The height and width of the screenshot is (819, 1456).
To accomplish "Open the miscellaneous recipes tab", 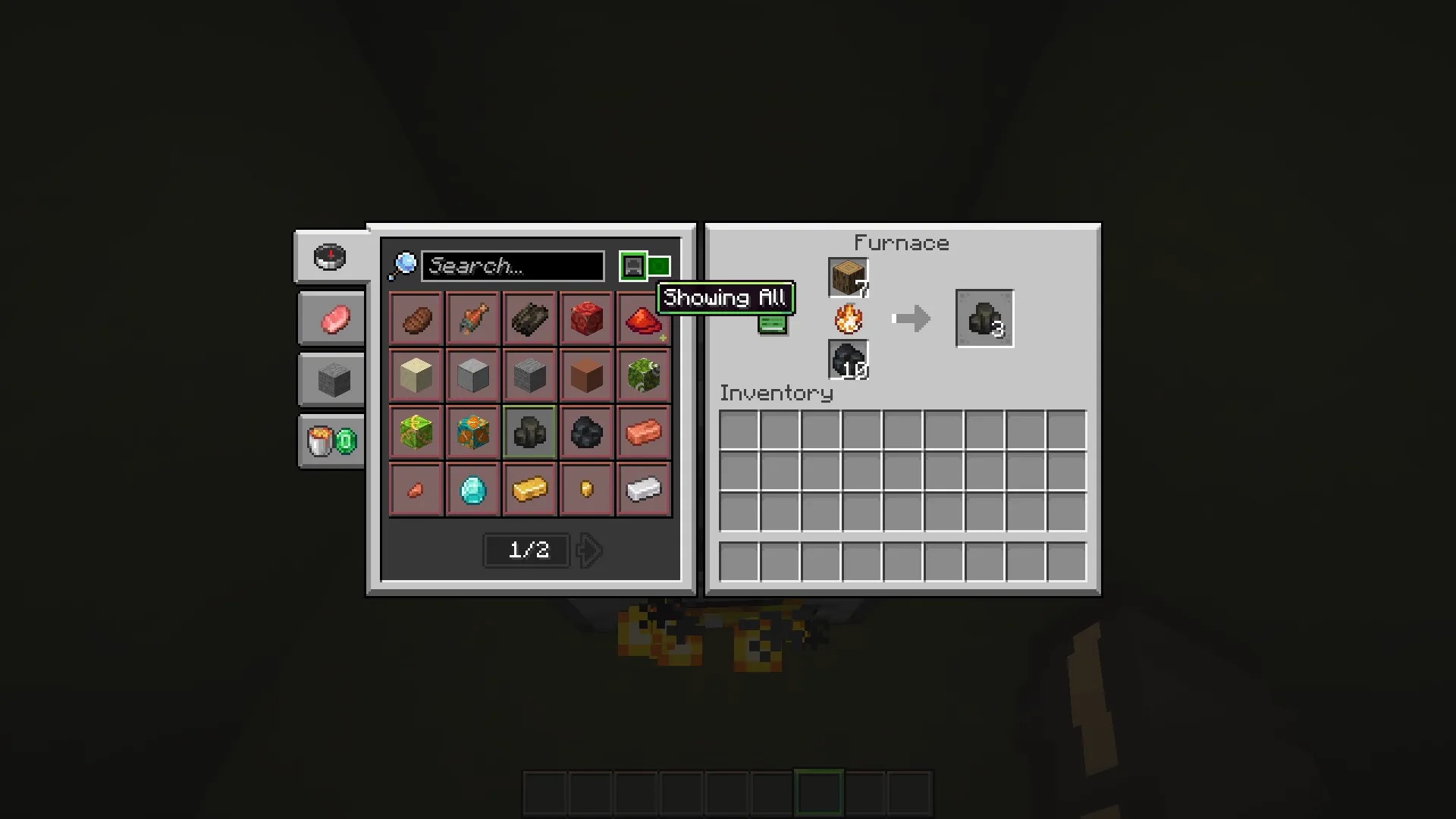I will tap(331, 441).
